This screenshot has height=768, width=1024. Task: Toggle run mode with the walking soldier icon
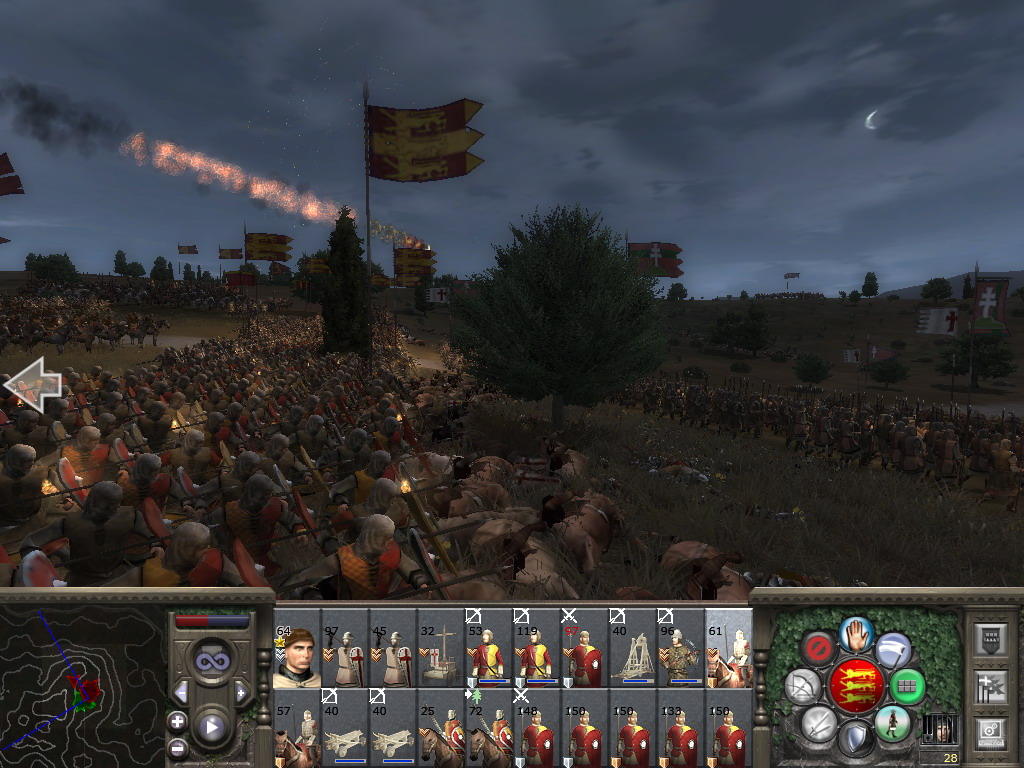[x=891, y=722]
